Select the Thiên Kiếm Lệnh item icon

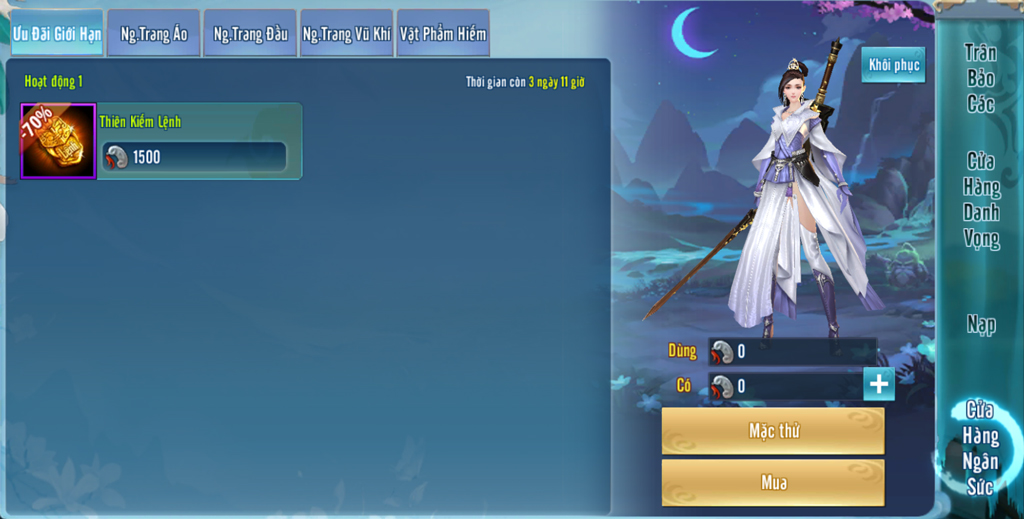pos(58,142)
